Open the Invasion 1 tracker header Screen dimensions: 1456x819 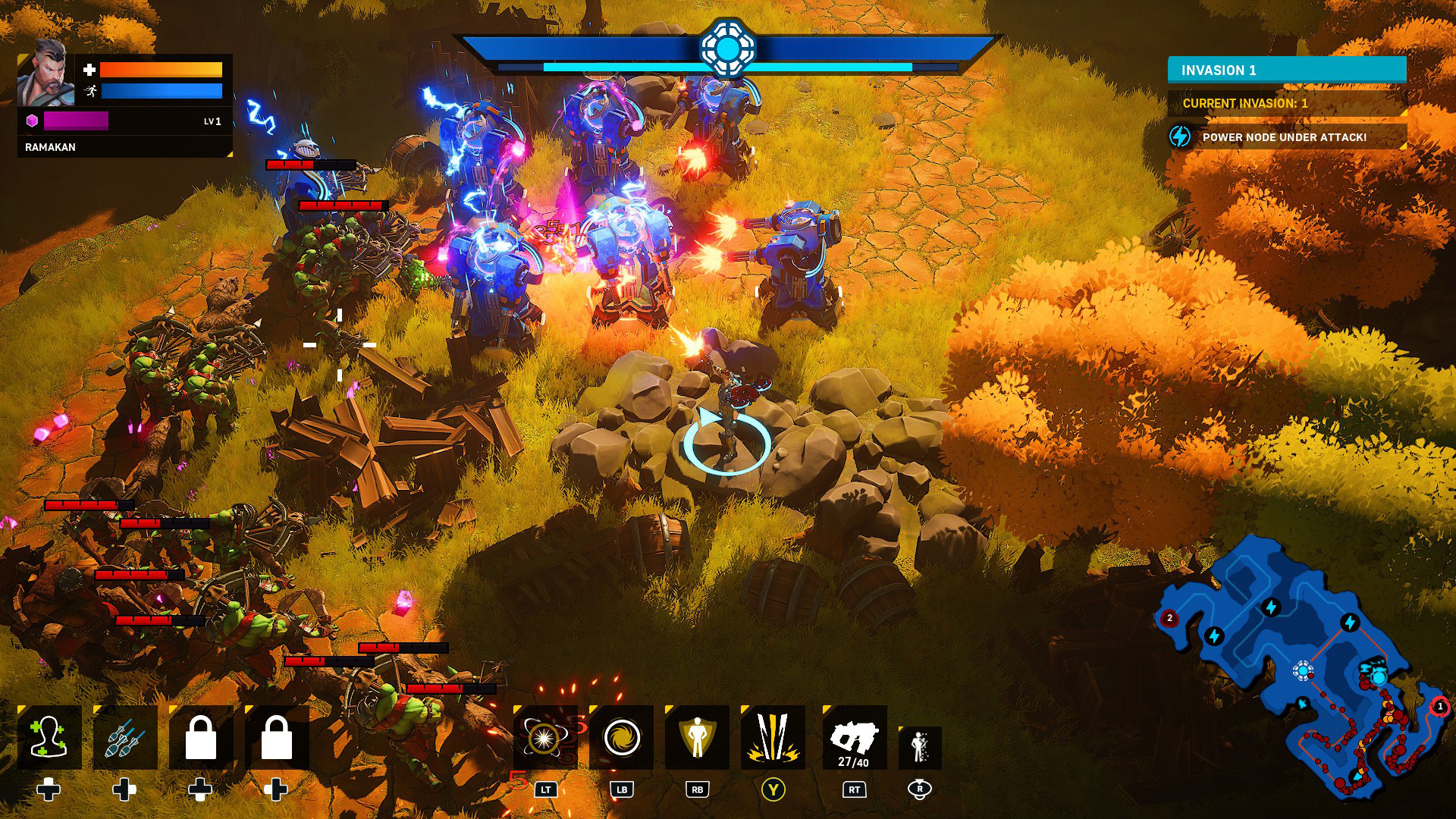click(1286, 70)
